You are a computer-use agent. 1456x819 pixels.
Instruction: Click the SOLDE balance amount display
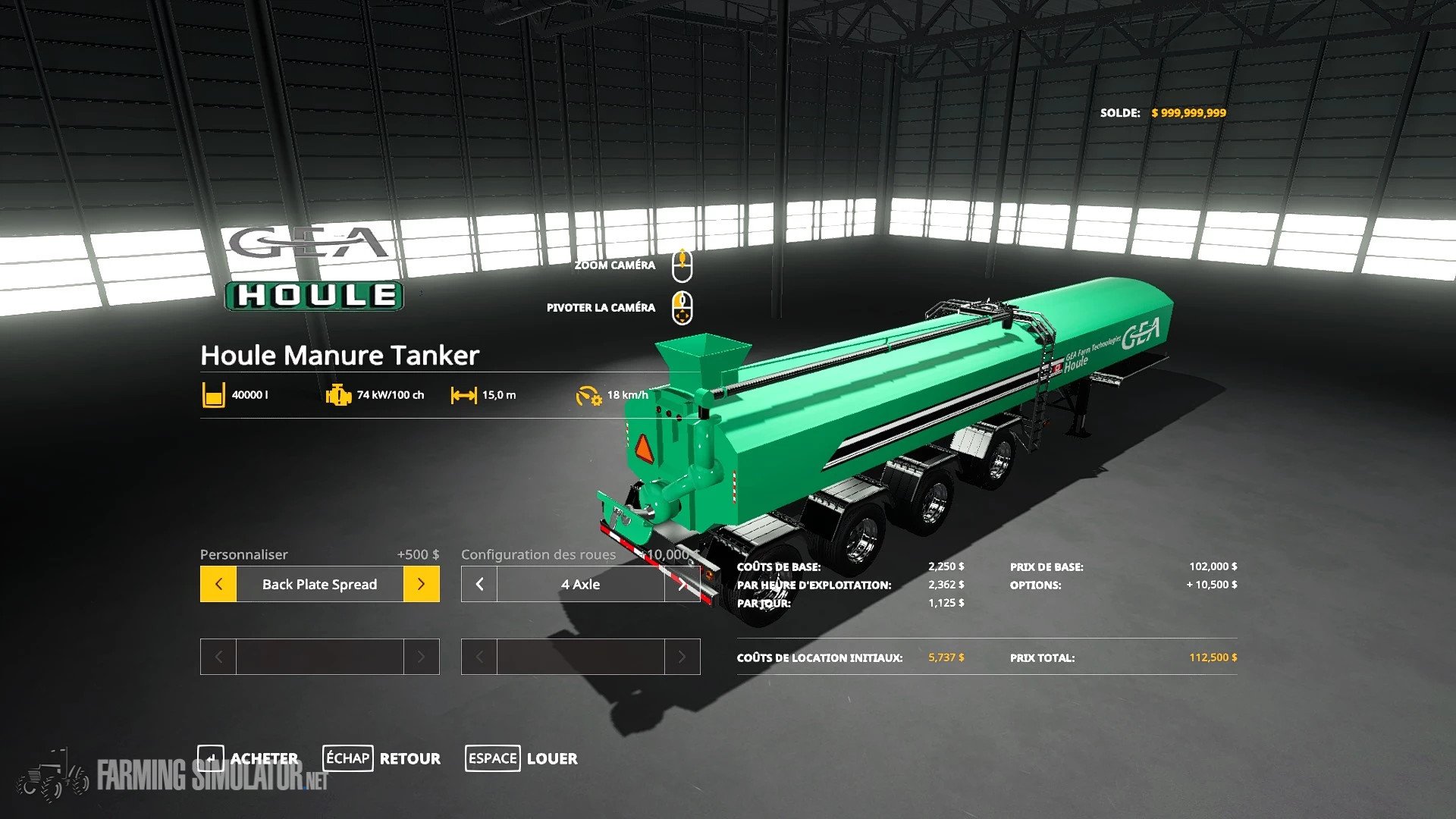(1188, 112)
